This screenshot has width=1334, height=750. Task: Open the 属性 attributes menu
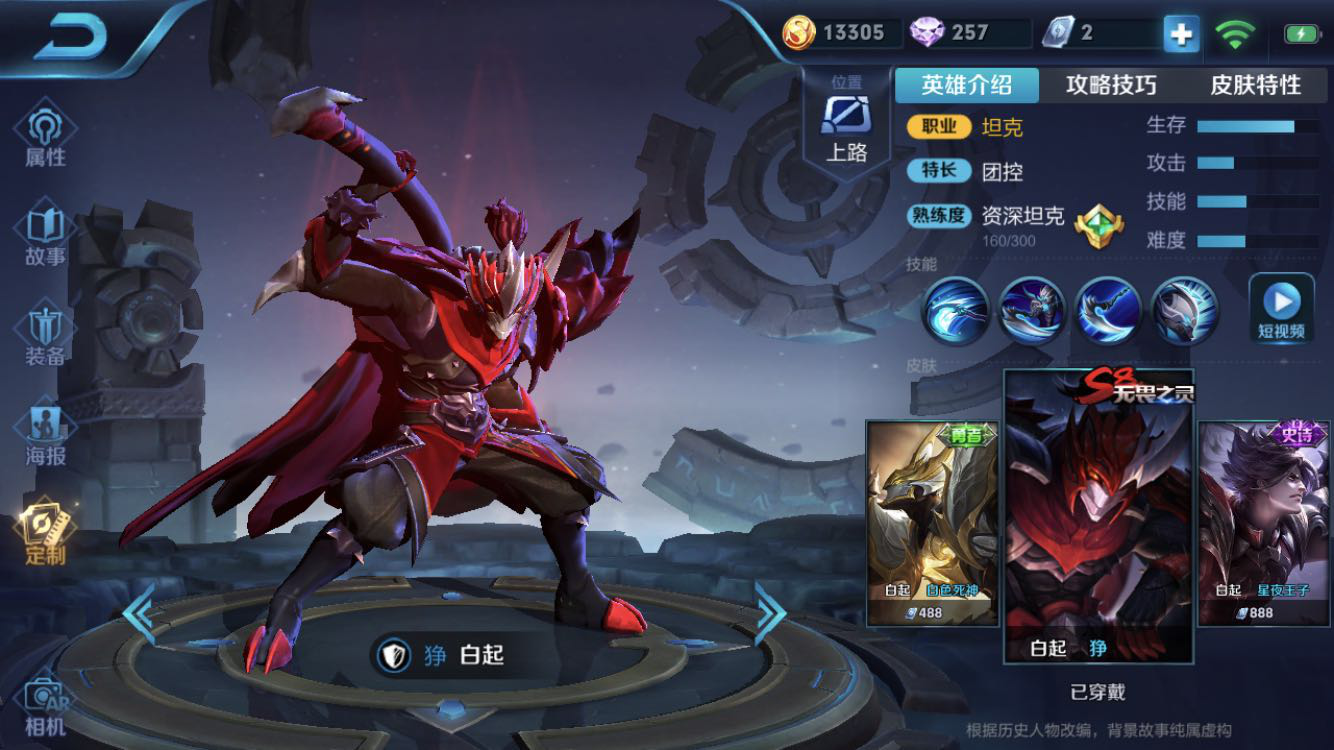(x=45, y=136)
